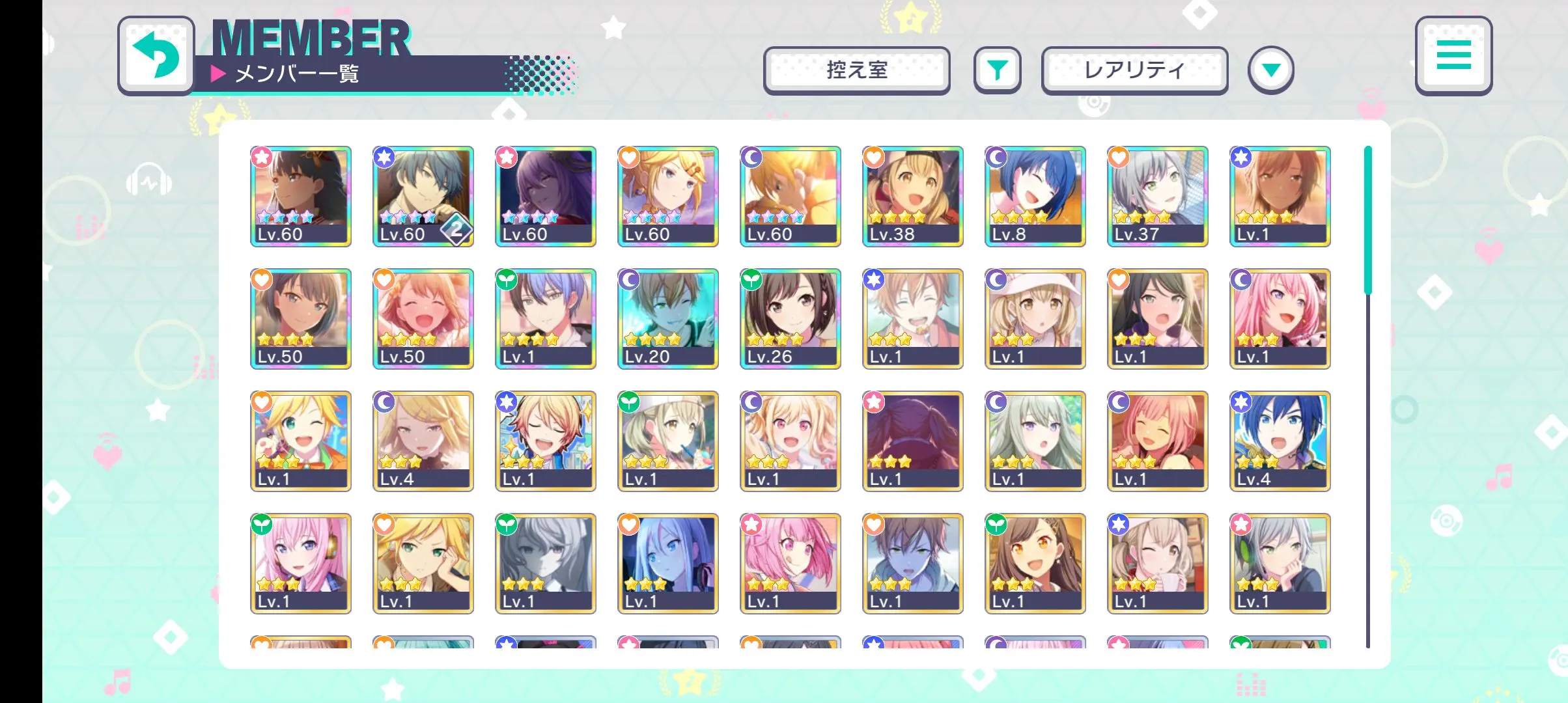Choose the grey-haired card with green headphones
The image size is (1568, 703).
pyautogui.click(x=1280, y=563)
